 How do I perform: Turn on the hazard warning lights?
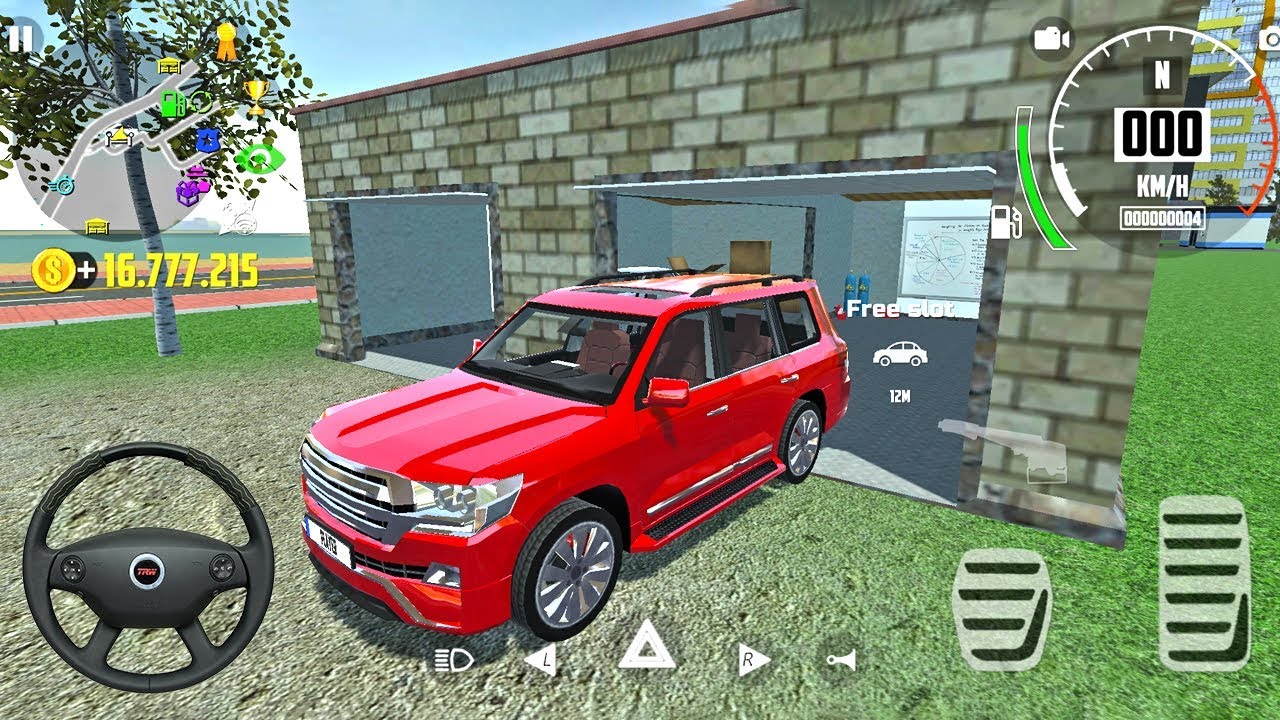(x=646, y=645)
